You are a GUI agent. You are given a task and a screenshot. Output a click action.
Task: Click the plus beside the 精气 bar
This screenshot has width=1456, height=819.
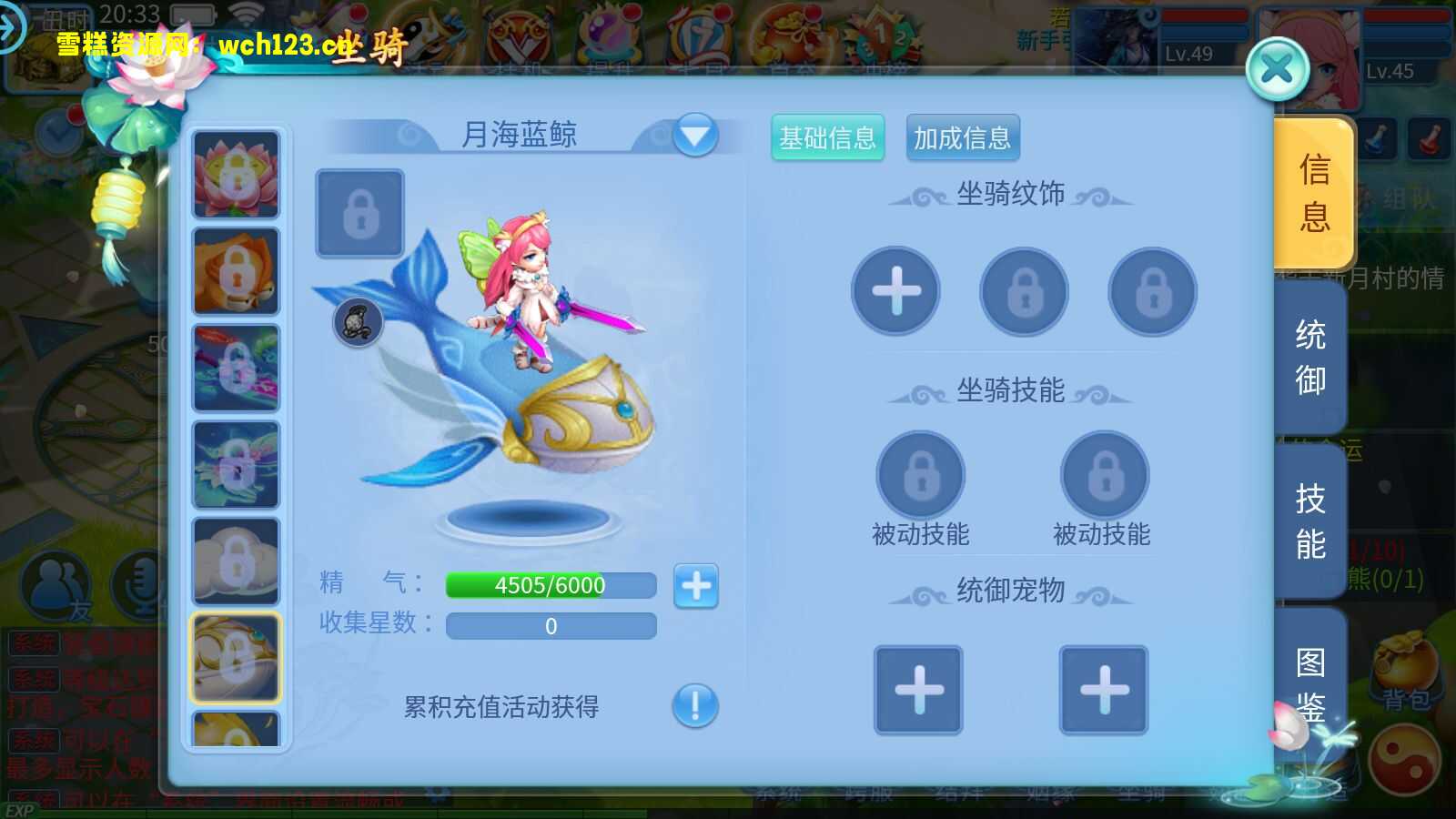695,586
